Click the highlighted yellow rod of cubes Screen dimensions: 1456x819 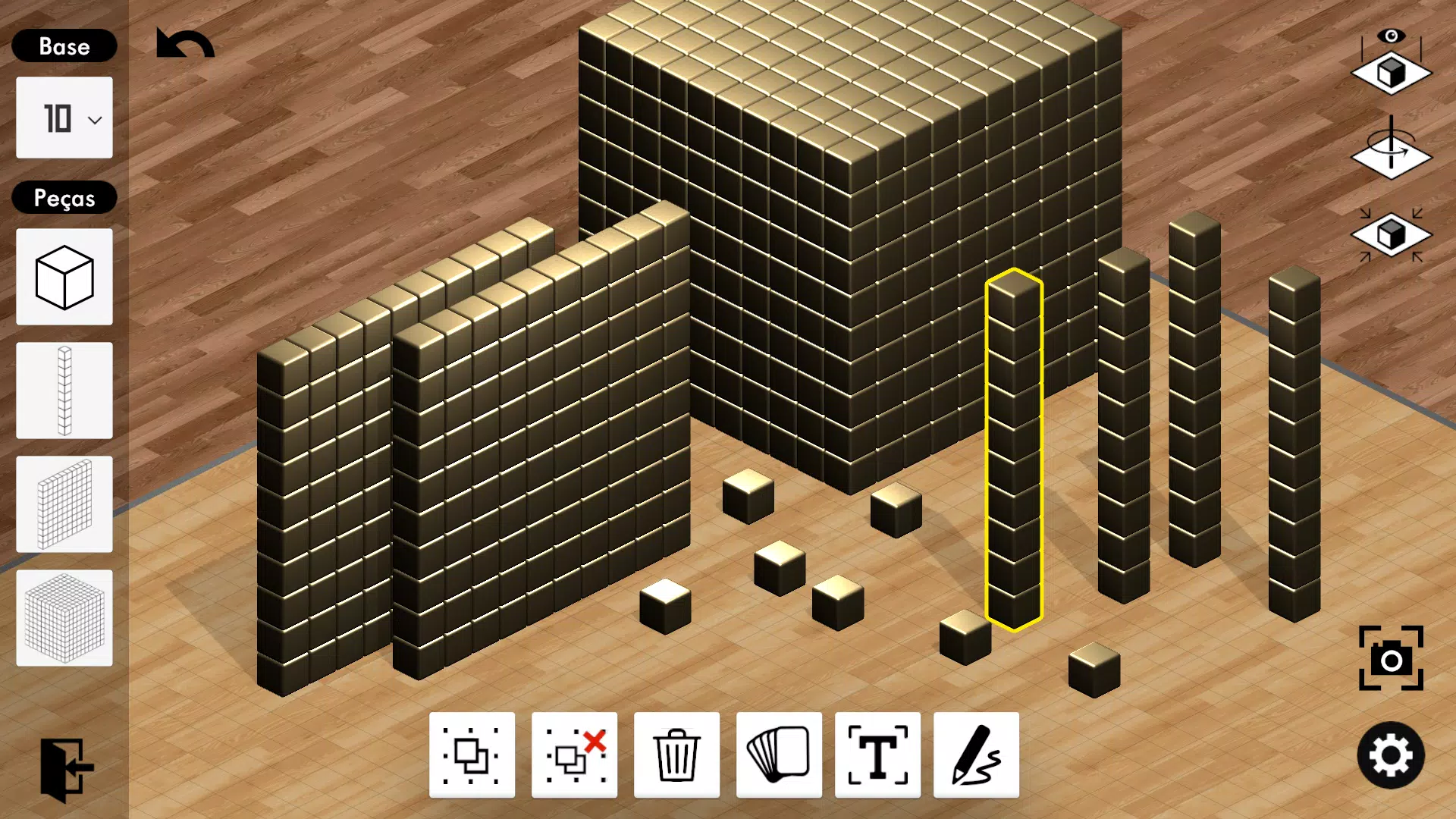pyautogui.click(x=1014, y=455)
